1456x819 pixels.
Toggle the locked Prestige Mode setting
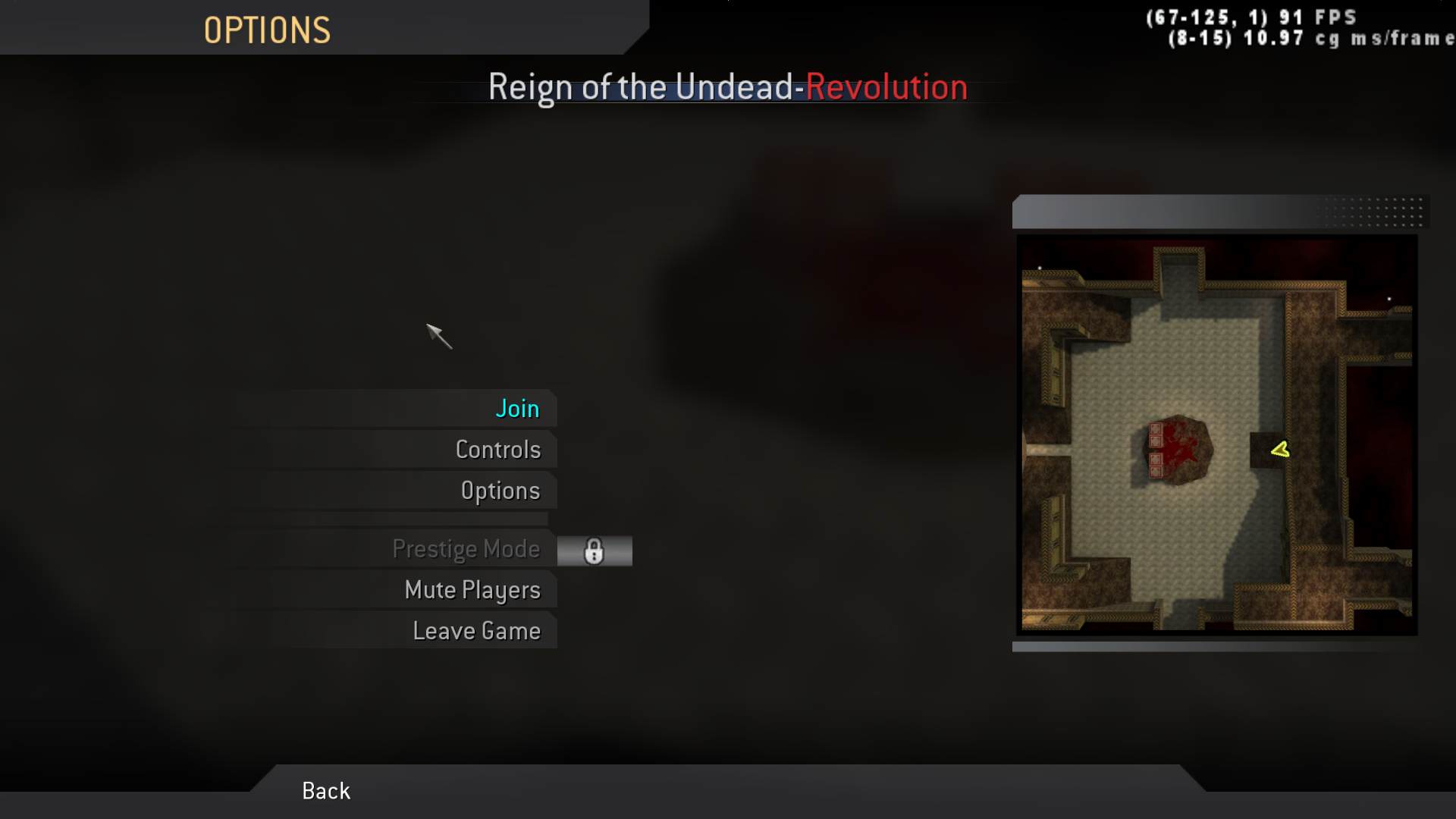pyautogui.click(x=468, y=549)
